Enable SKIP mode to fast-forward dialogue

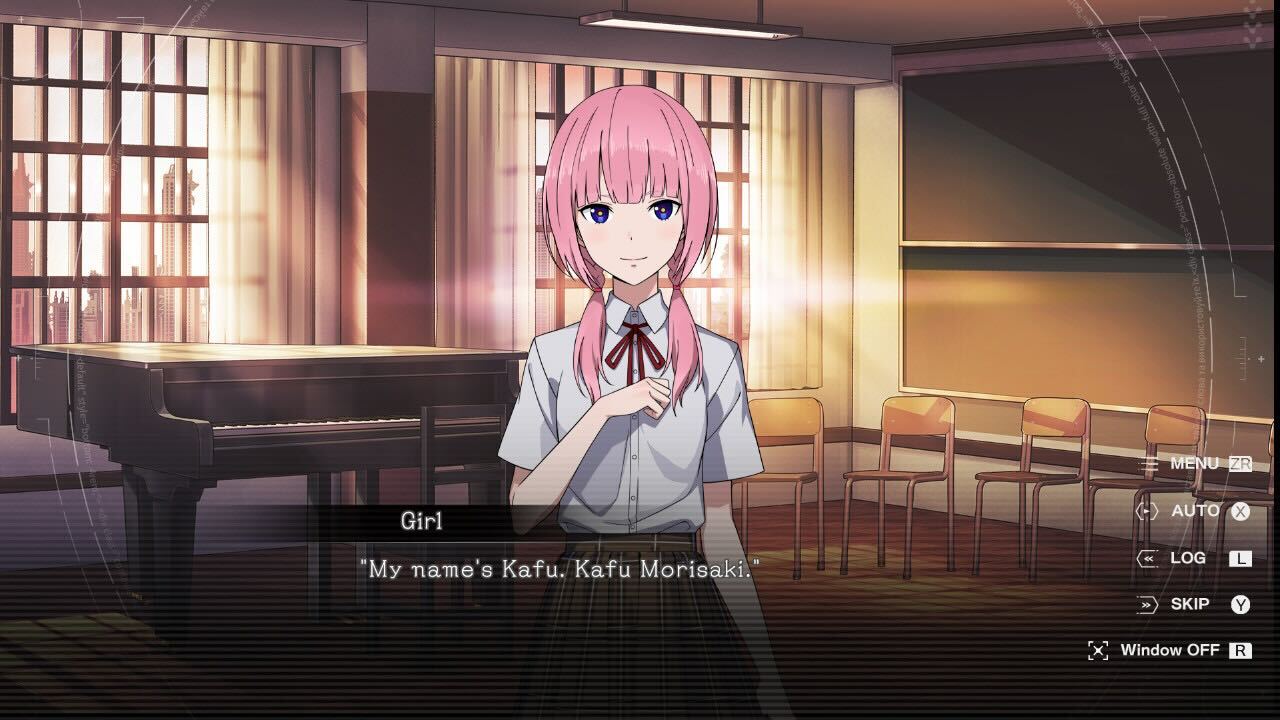[1190, 604]
